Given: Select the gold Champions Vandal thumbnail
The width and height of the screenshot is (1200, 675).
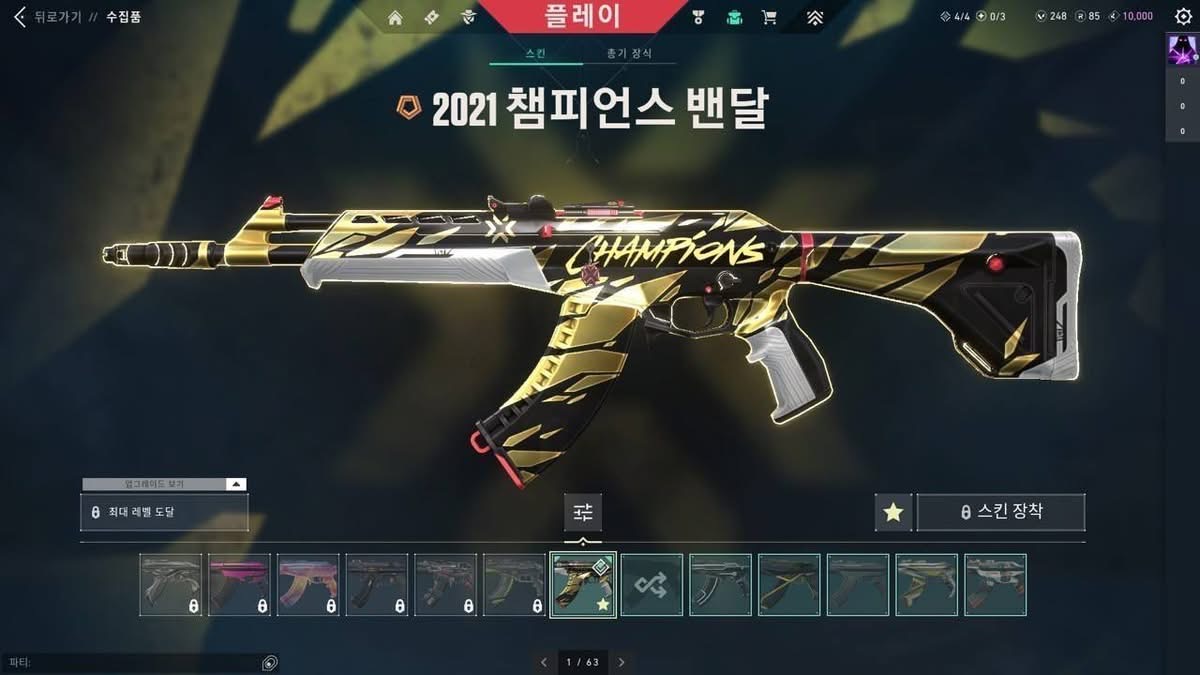Looking at the screenshot, I should (583, 584).
